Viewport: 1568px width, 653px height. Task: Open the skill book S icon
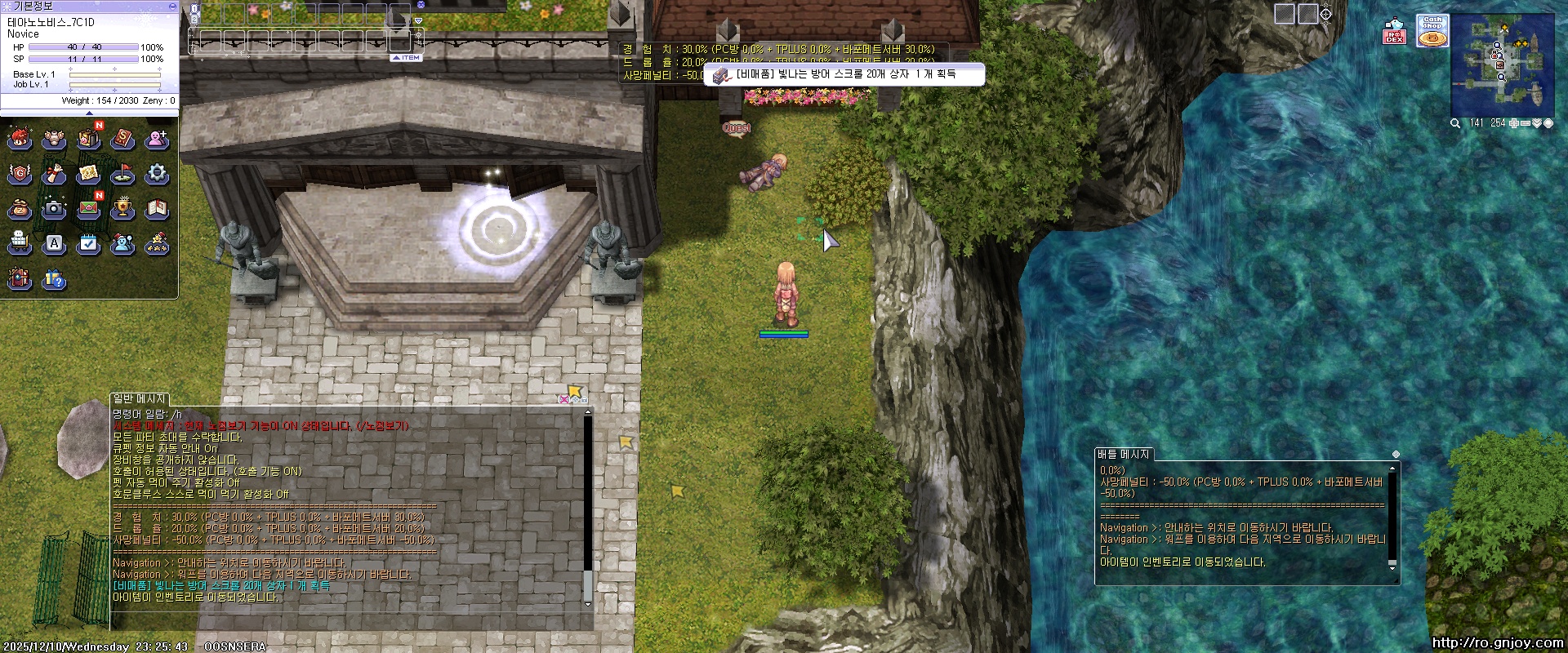pos(122,140)
